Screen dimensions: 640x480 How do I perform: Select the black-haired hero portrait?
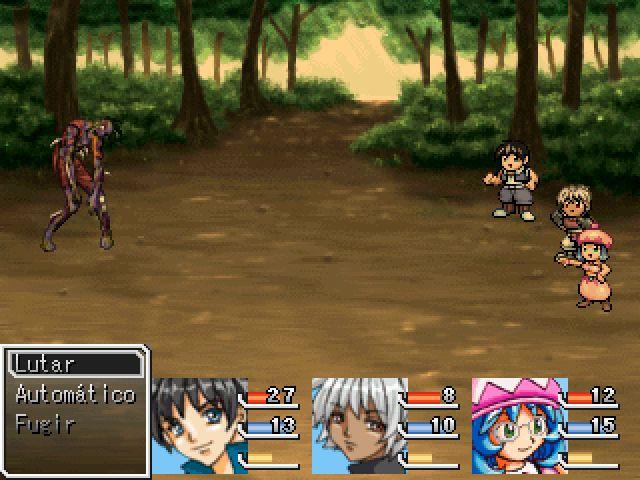[200, 424]
